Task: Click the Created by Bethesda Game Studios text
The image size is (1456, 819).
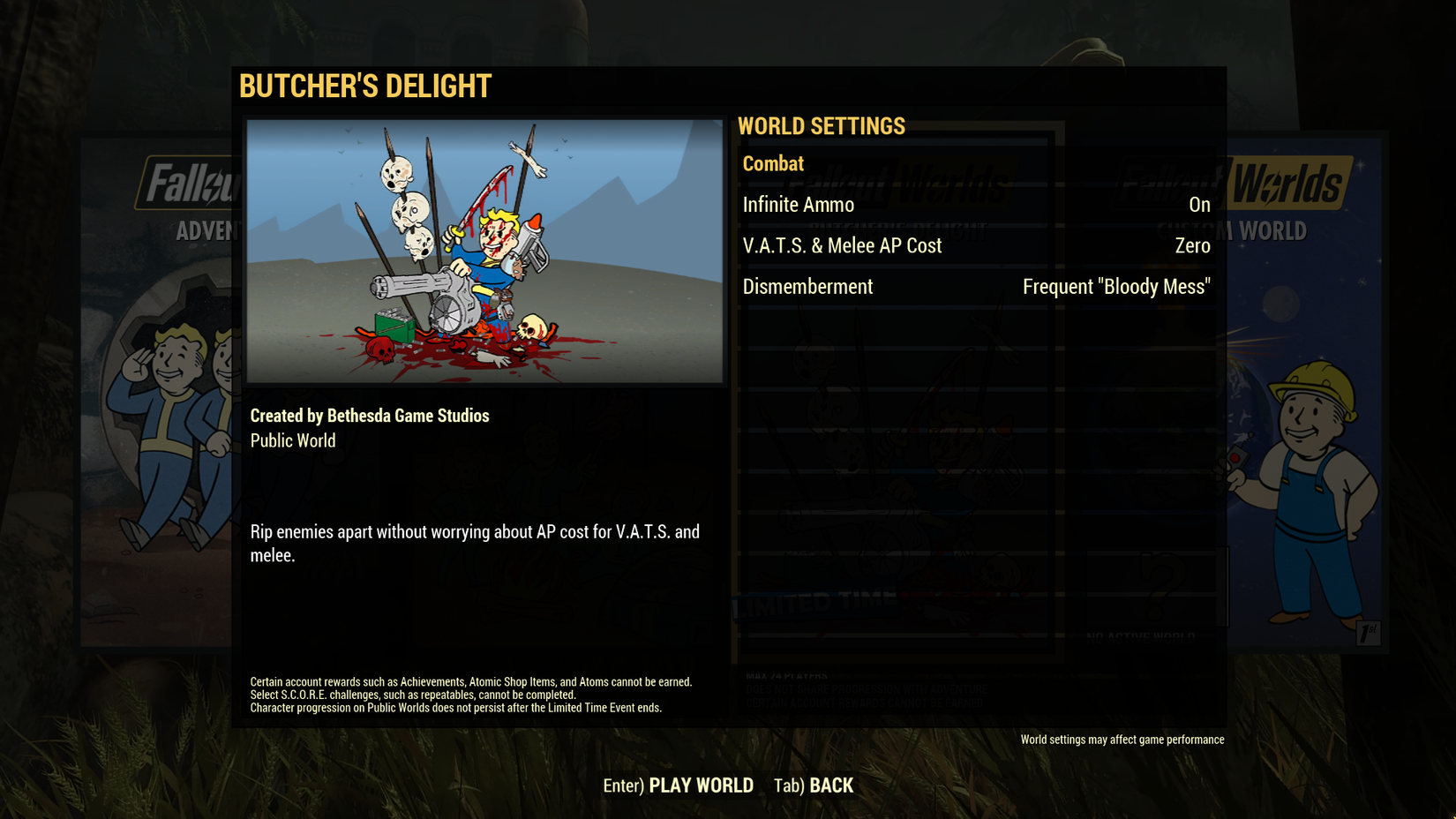Action: coord(370,416)
